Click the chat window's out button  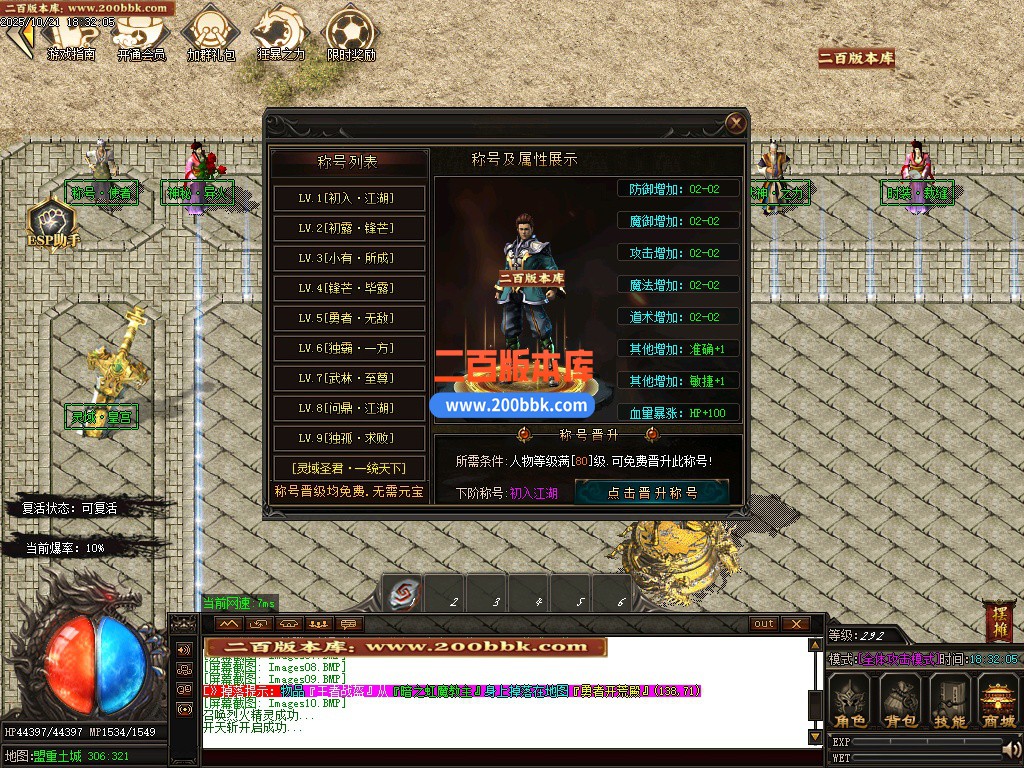(x=764, y=624)
